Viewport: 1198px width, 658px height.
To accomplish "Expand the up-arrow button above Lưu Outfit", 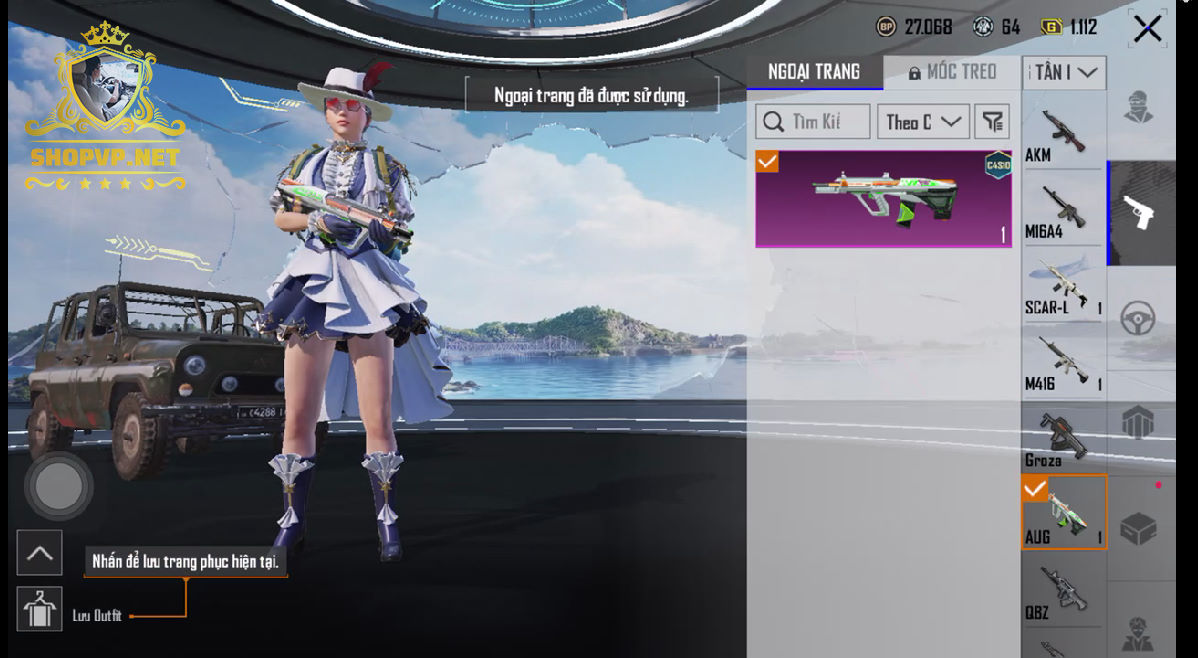I will click(39, 552).
